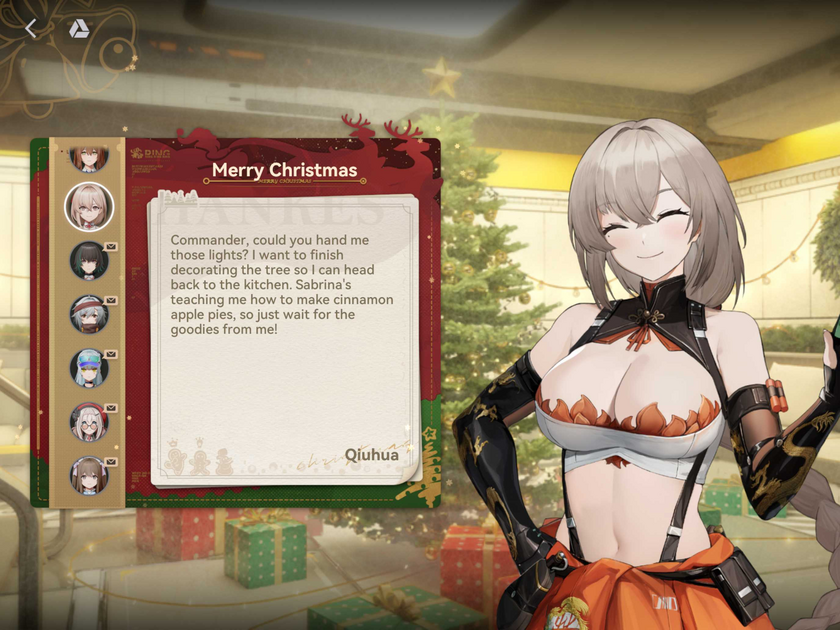Choose the gray-haired character with red hat
Viewport: 840px width, 630px height.
point(89,314)
